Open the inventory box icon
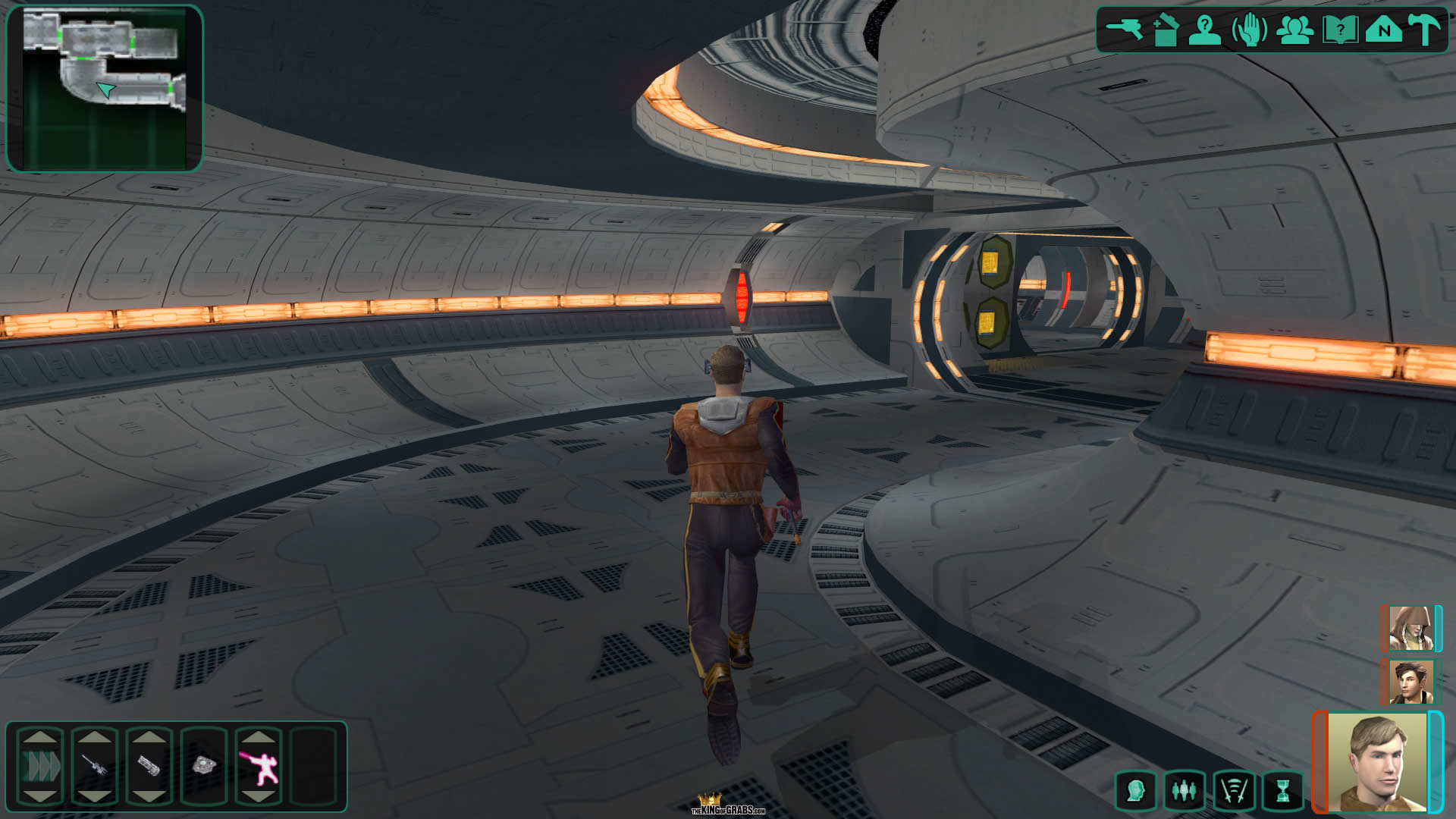The height and width of the screenshot is (819, 1456). (1165, 30)
